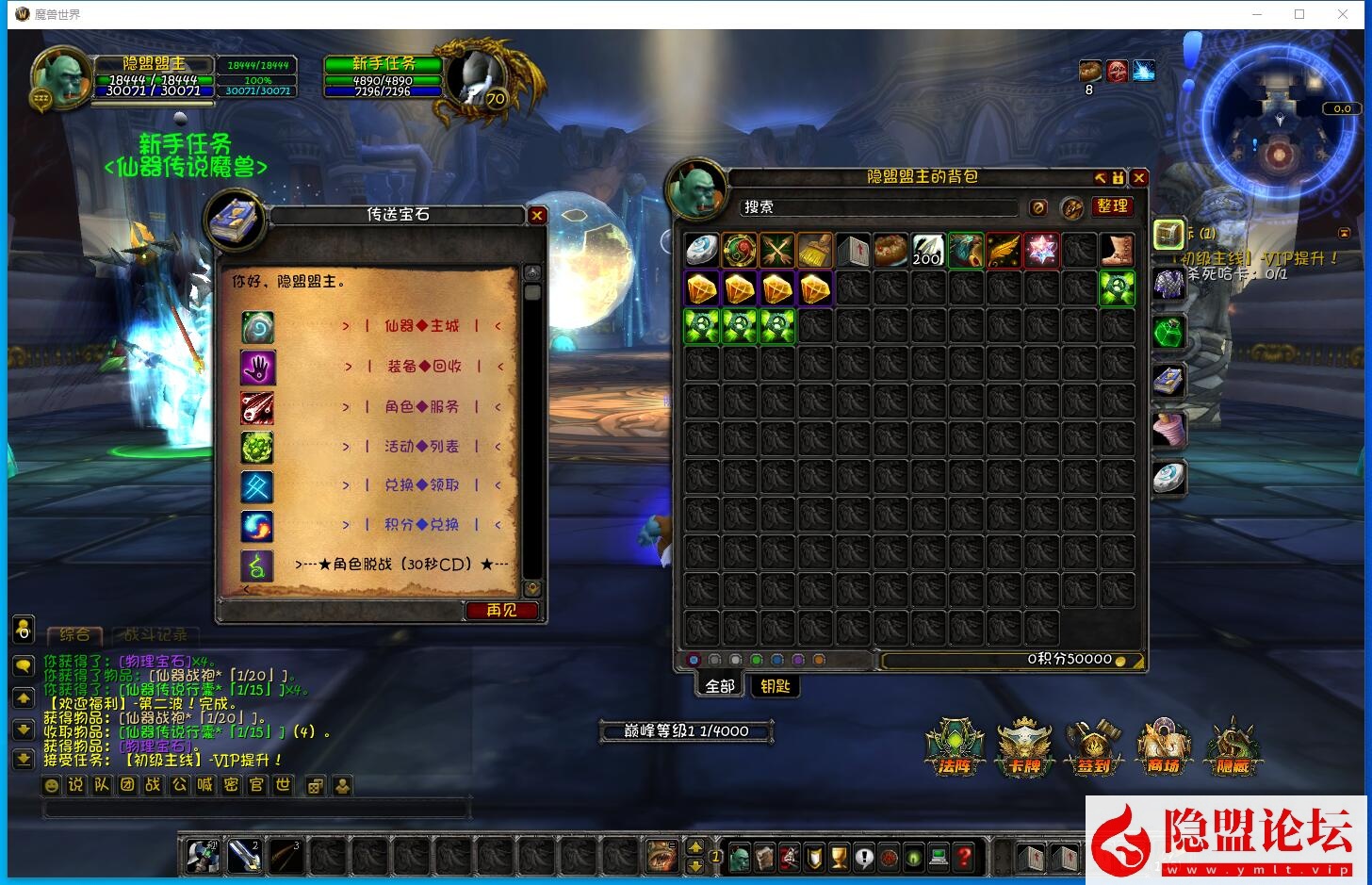Switch to the 钥匙 bag tab
The image size is (1372, 885).
[775, 686]
